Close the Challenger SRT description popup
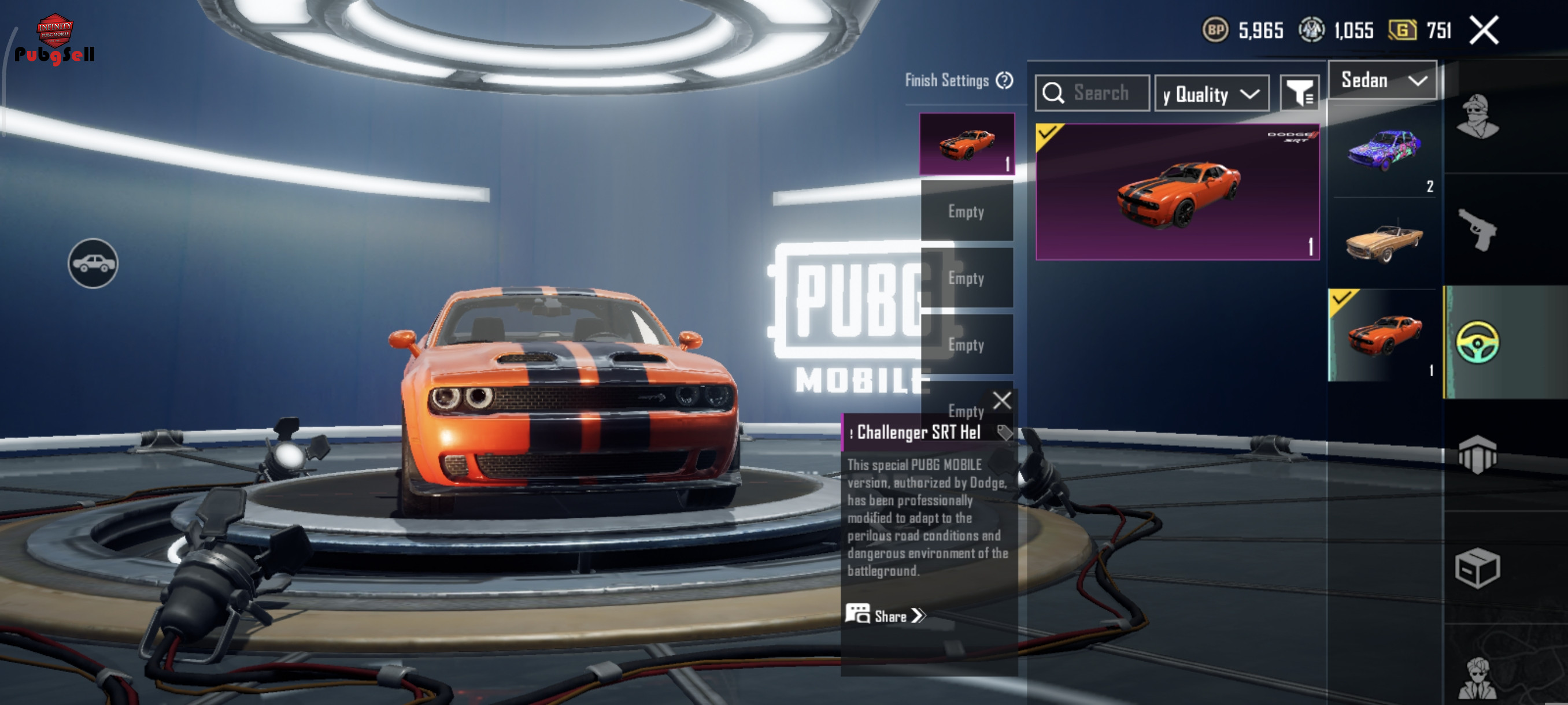The width and height of the screenshot is (1568, 705). [x=1002, y=400]
